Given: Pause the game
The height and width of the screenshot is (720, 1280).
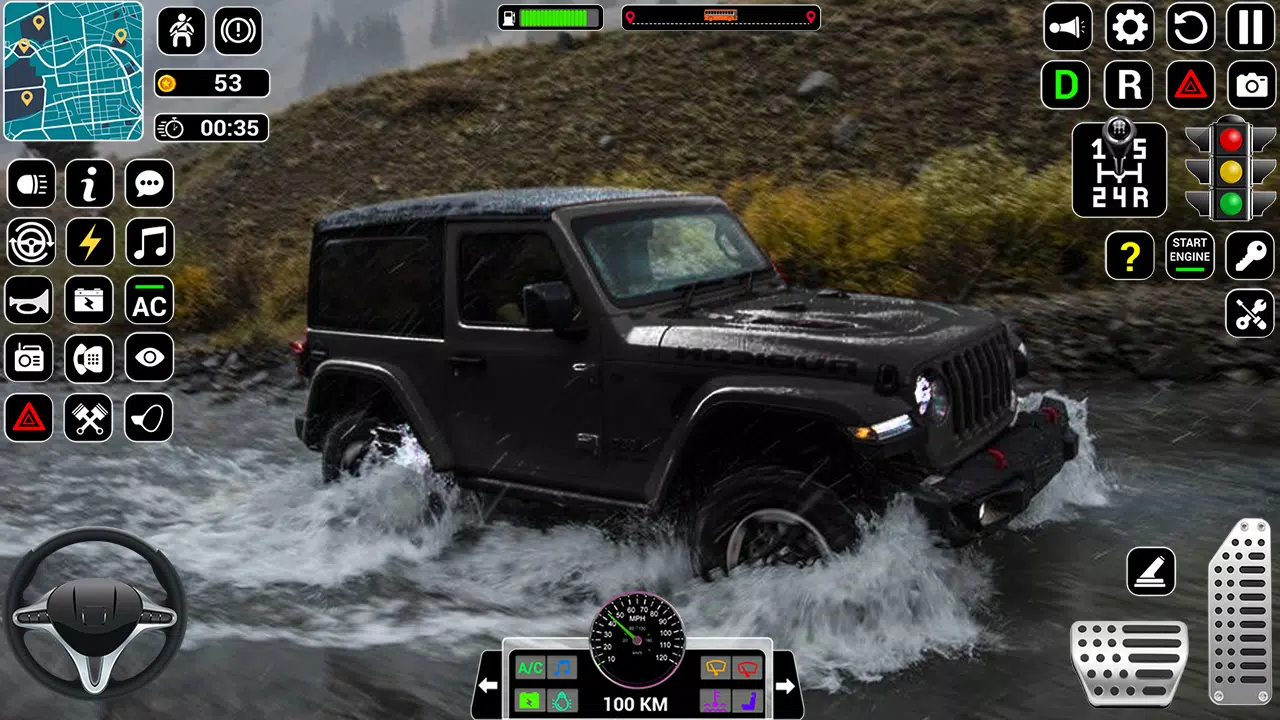Looking at the screenshot, I should (x=1250, y=27).
